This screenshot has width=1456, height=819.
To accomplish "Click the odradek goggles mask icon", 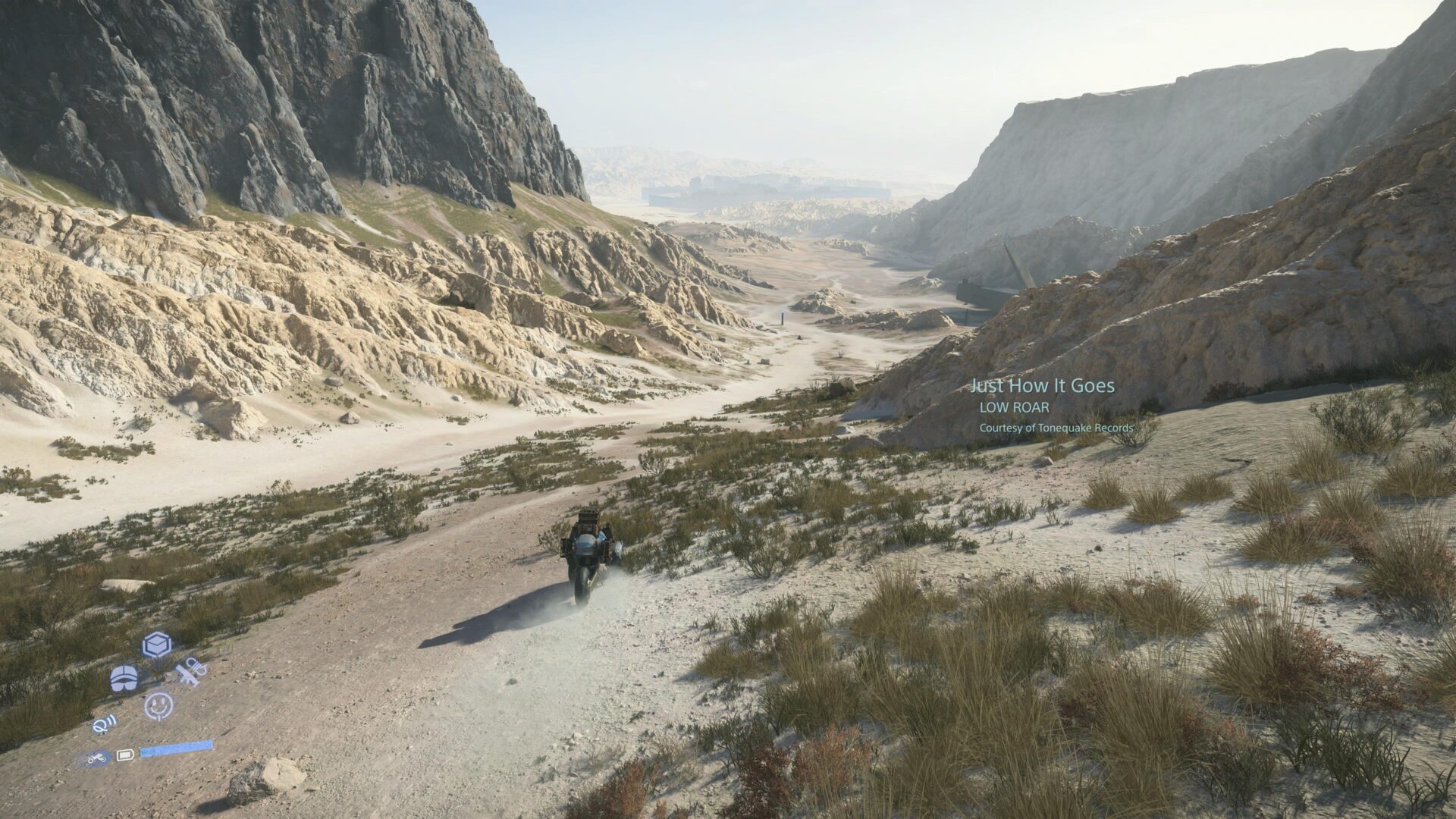I will coord(124,677).
